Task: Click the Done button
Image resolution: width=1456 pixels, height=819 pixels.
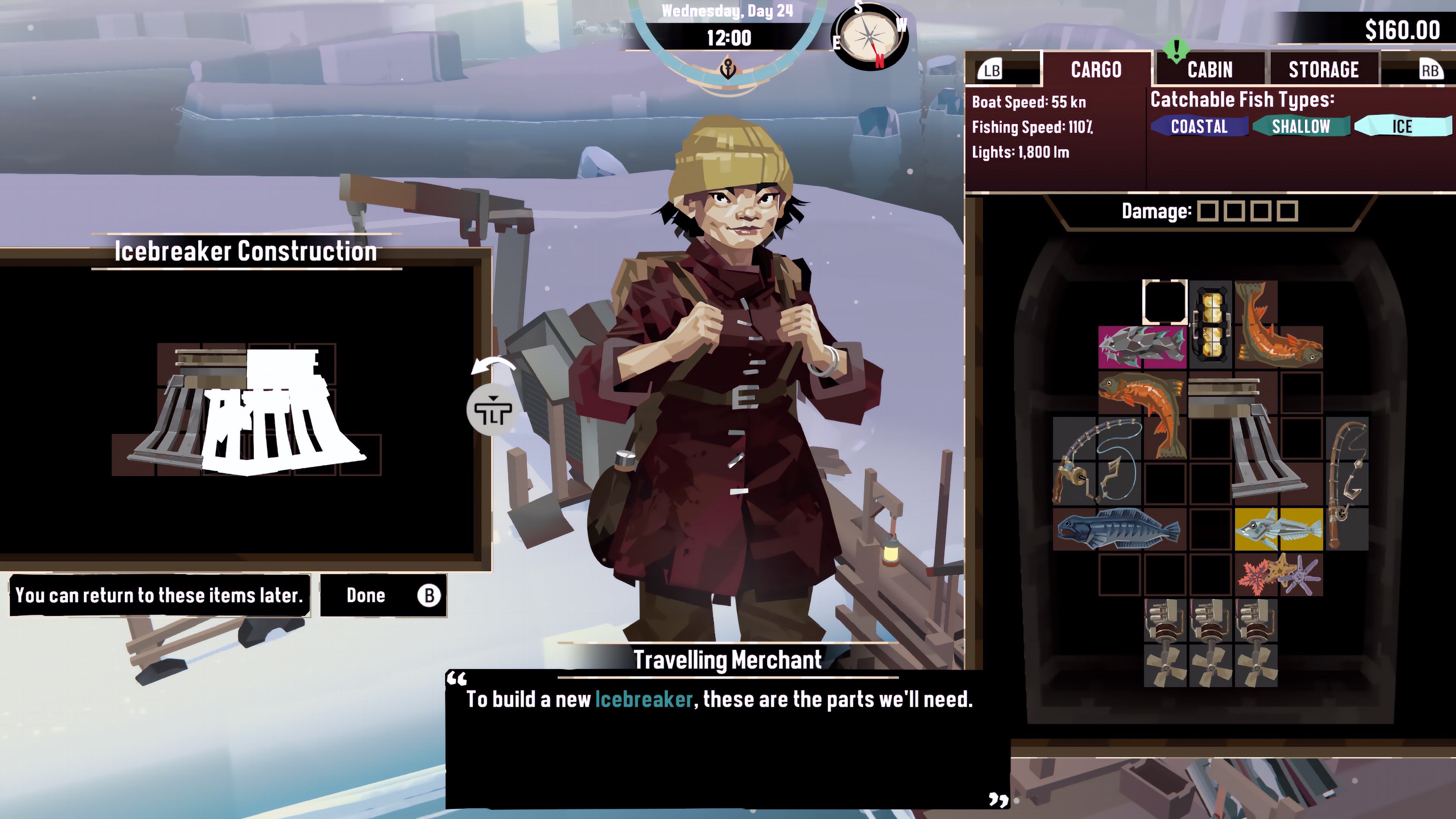Action: [x=383, y=595]
